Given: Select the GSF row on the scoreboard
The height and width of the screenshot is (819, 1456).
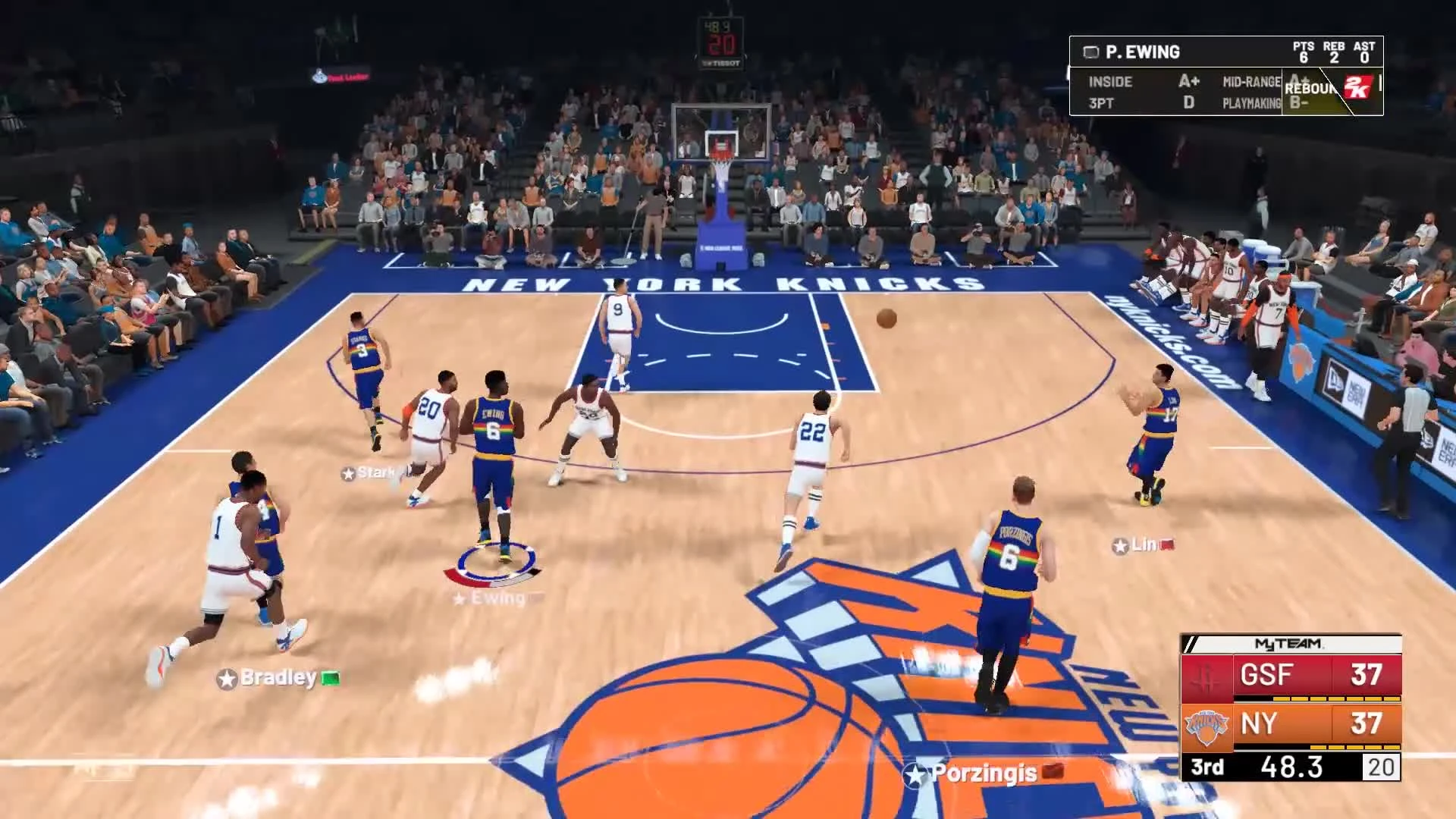Looking at the screenshot, I should click(1289, 675).
